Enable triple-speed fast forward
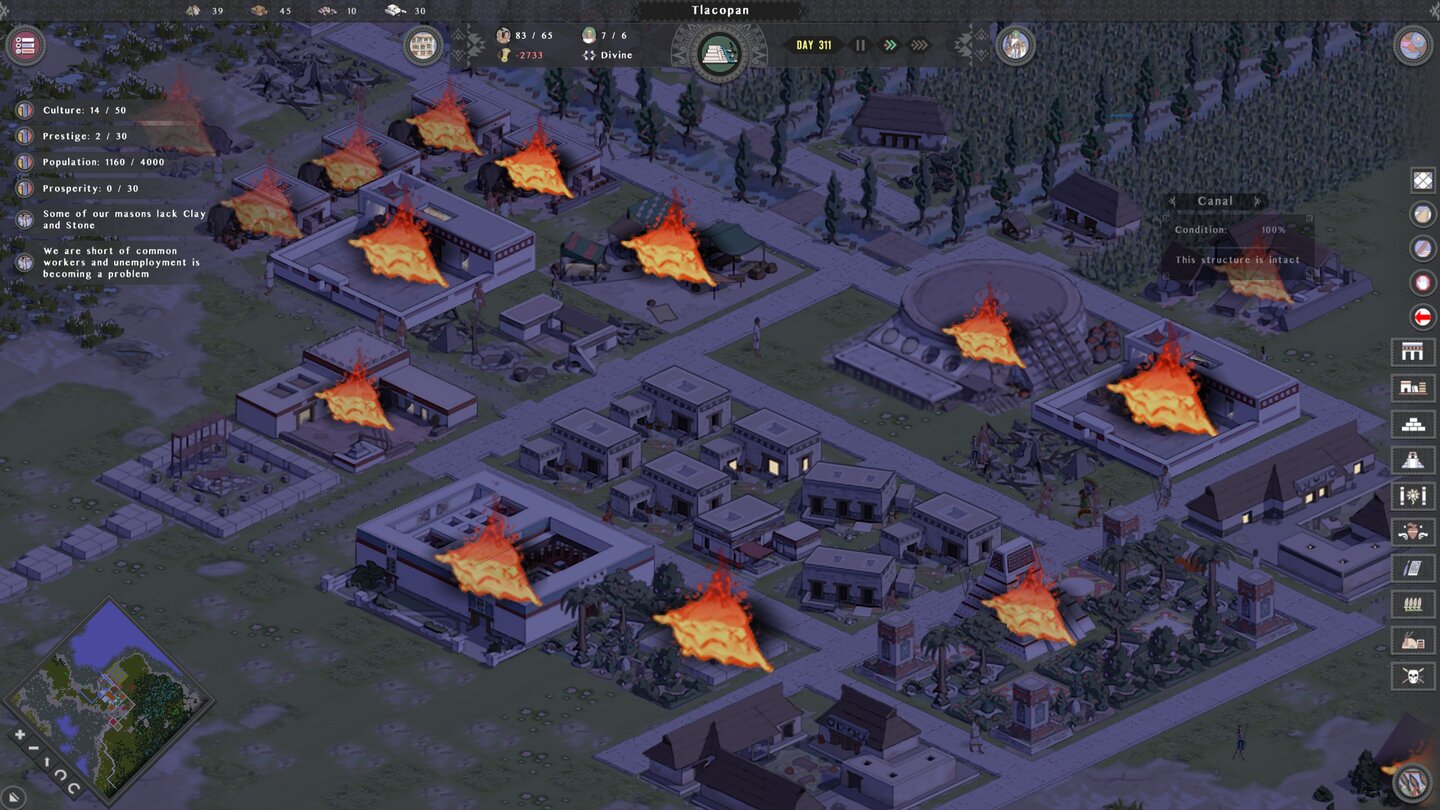This screenshot has width=1440, height=810. pos(919,44)
